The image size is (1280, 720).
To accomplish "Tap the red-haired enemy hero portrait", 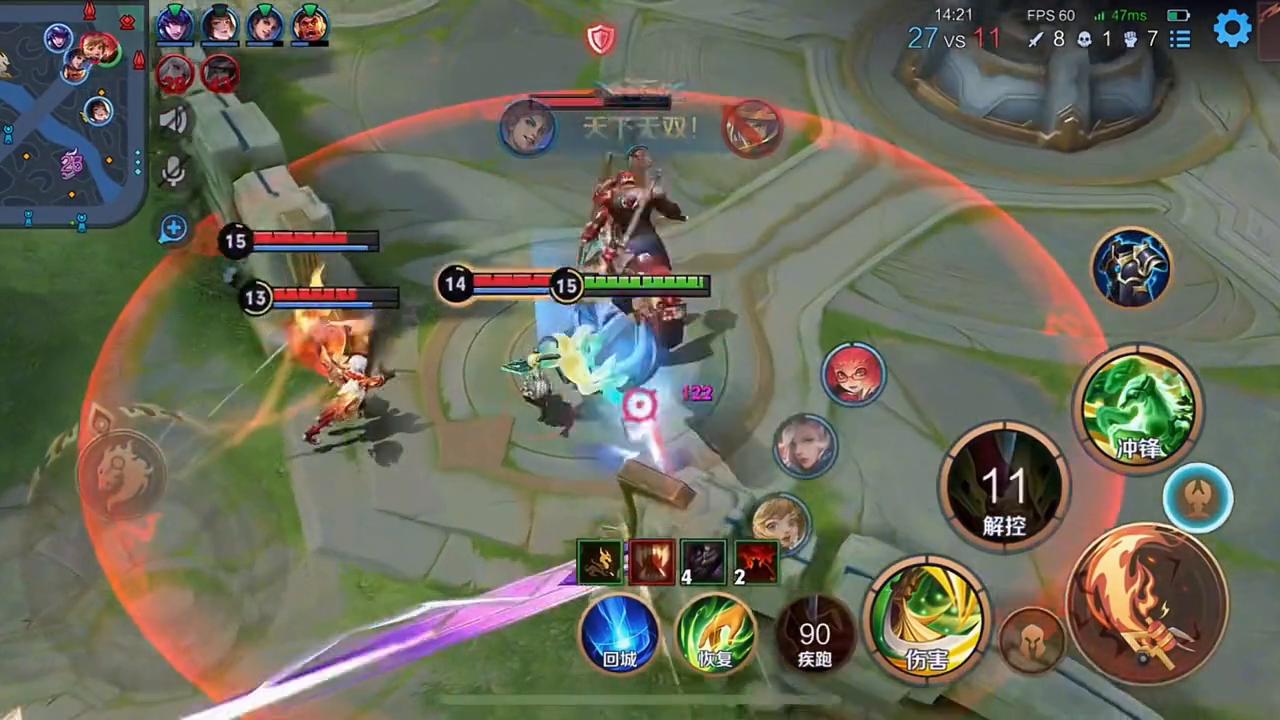I will pyautogui.click(x=855, y=375).
